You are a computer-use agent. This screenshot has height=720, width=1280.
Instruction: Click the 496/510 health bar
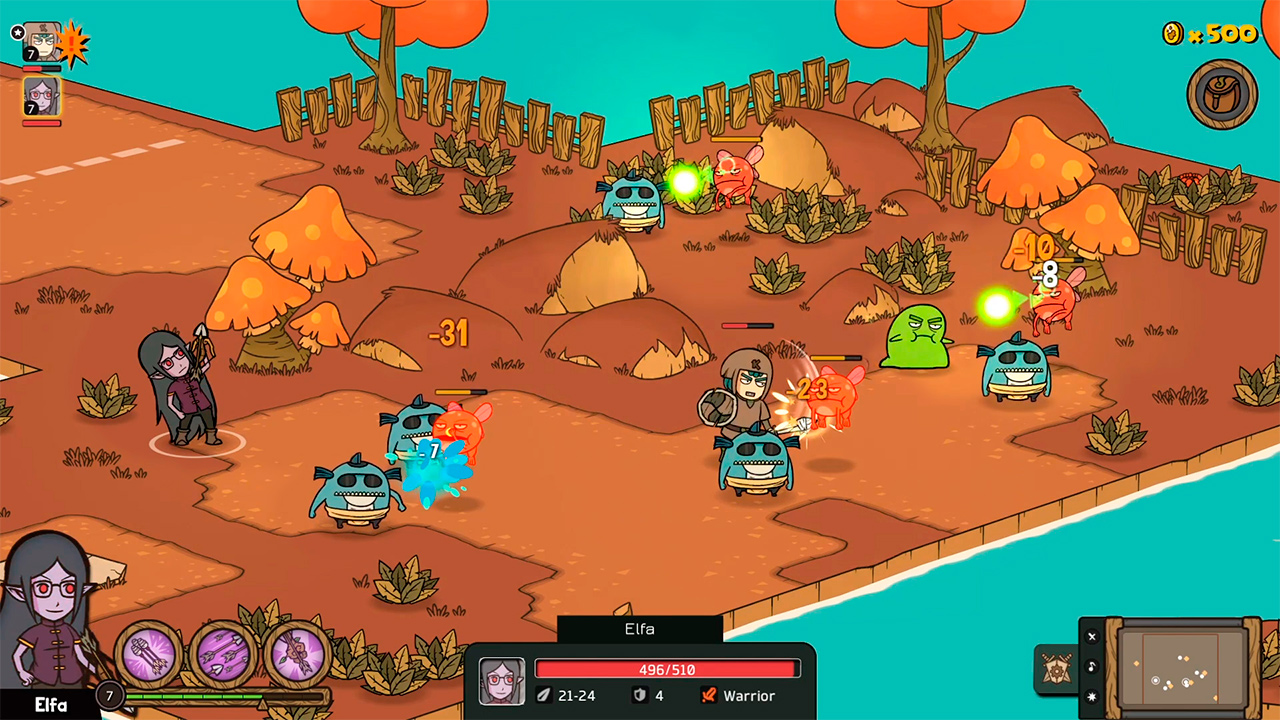coord(667,670)
